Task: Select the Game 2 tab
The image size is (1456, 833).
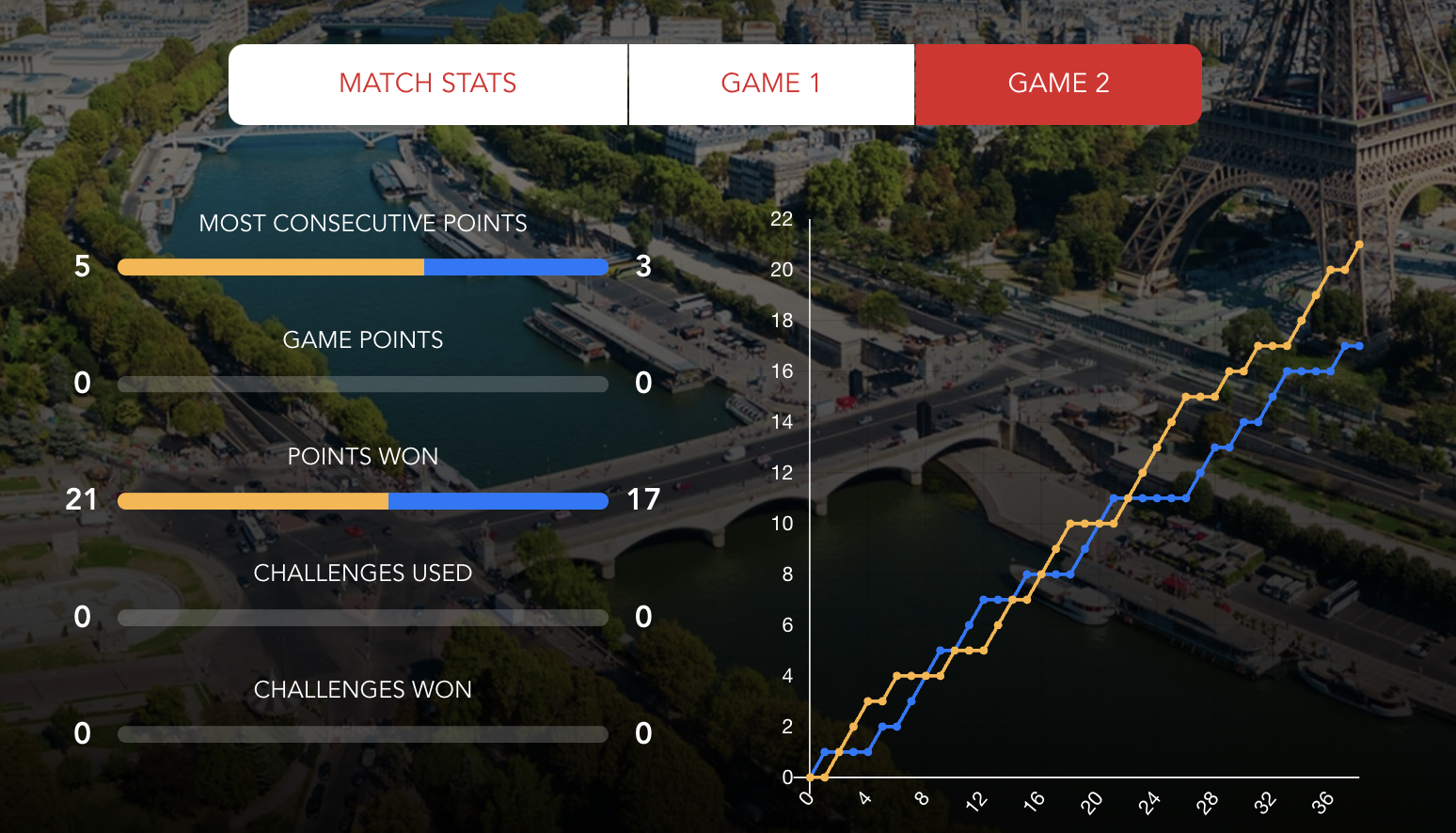Action: (1058, 84)
